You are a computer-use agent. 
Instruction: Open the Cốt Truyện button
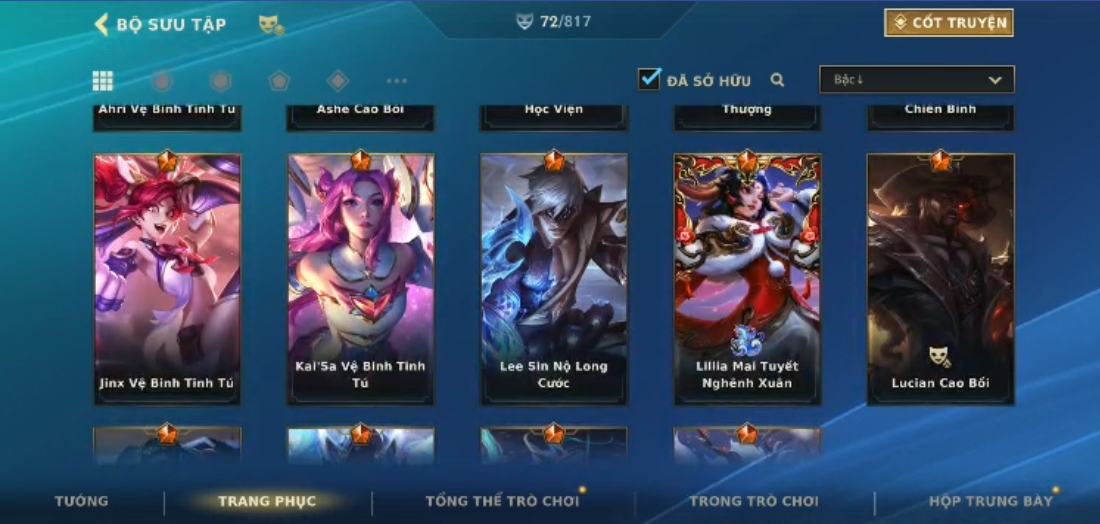click(x=949, y=23)
